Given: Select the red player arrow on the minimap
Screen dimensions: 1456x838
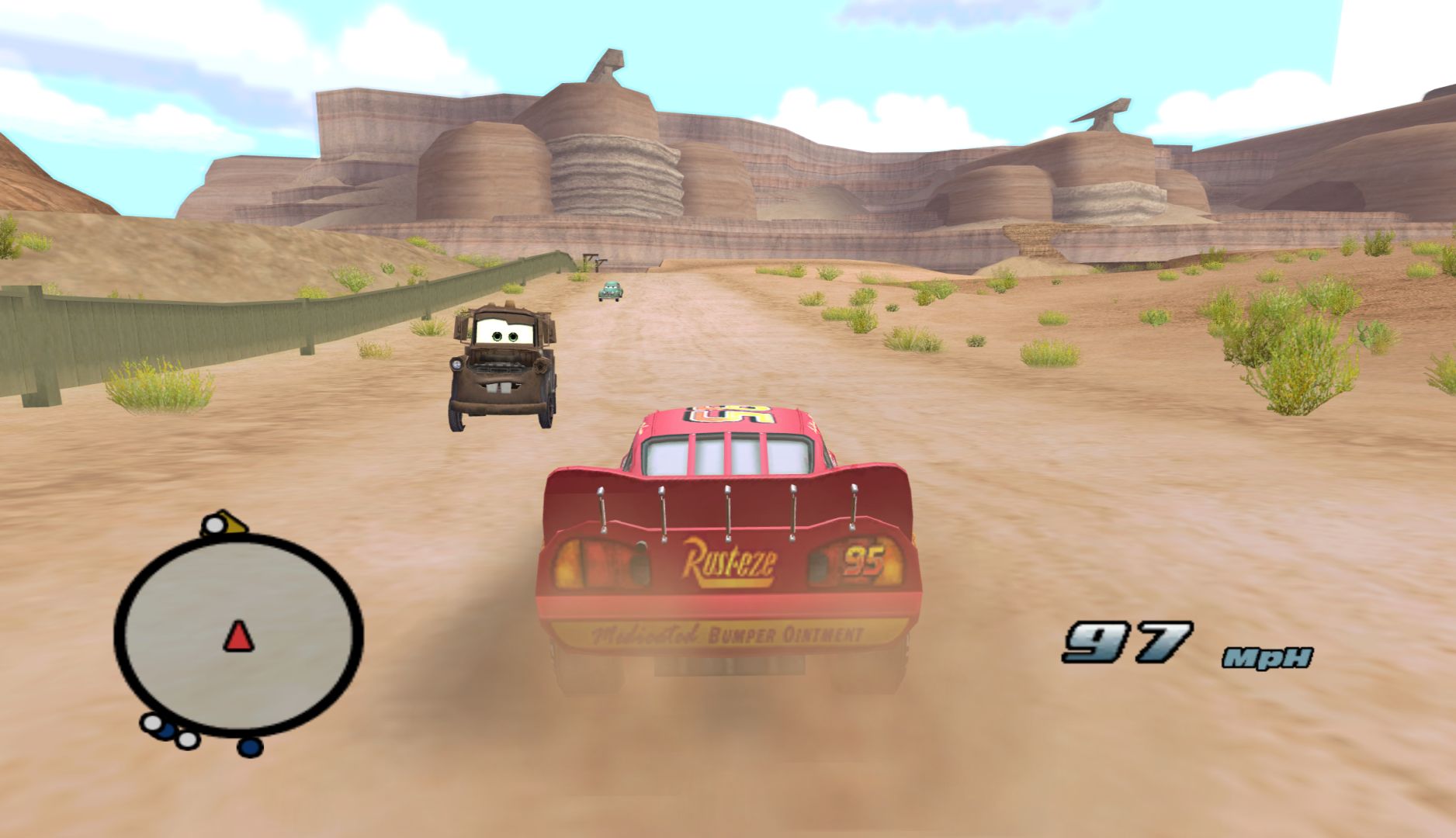Looking at the screenshot, I should click(239, 636).
